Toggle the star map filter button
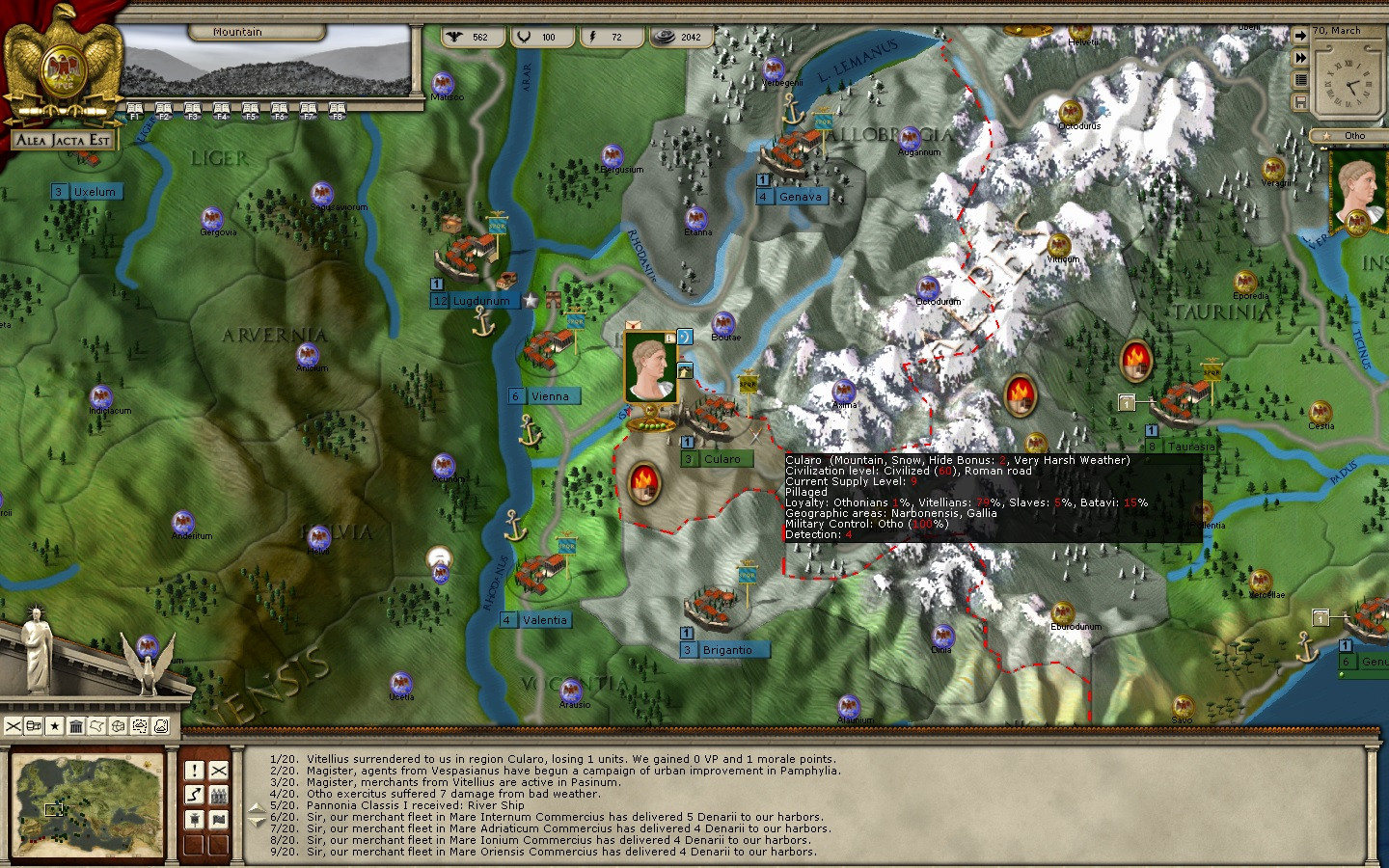 55,725
